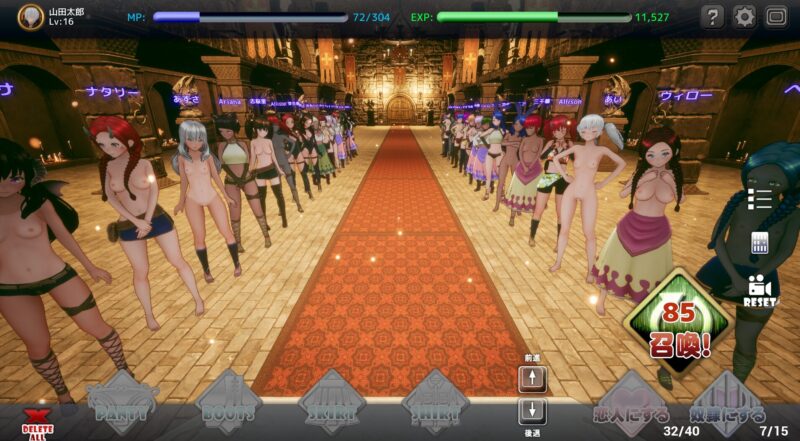Screen dimensions: 800x441
Task: Move forward with the up arrow button
Action: 533,378
